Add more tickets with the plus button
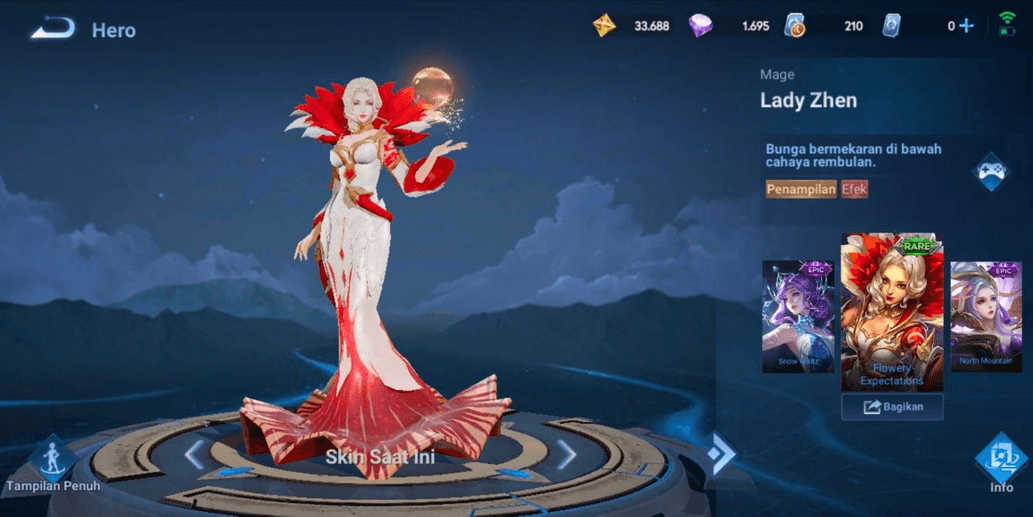Image resolution: width=1033 pixels, height=517 pixels. (x=966, y=26)
